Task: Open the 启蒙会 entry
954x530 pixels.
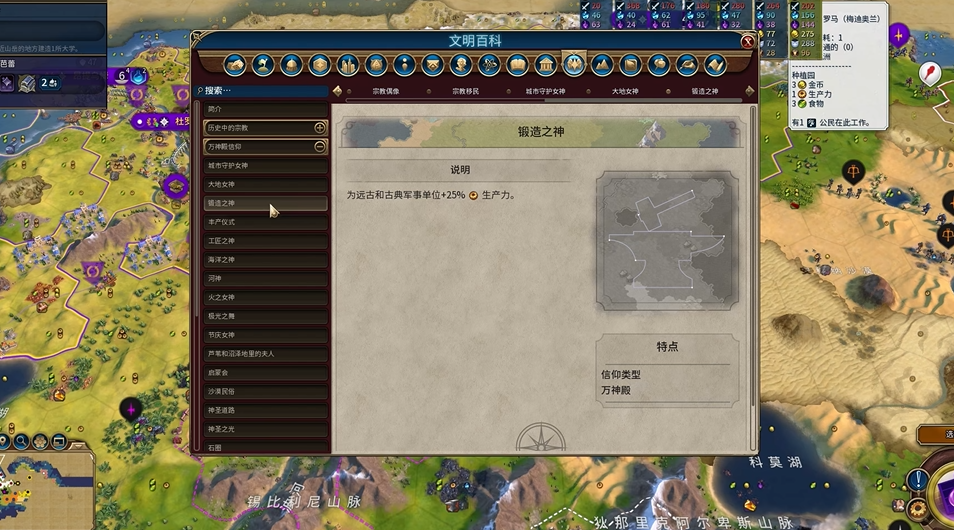Action: 265,372
